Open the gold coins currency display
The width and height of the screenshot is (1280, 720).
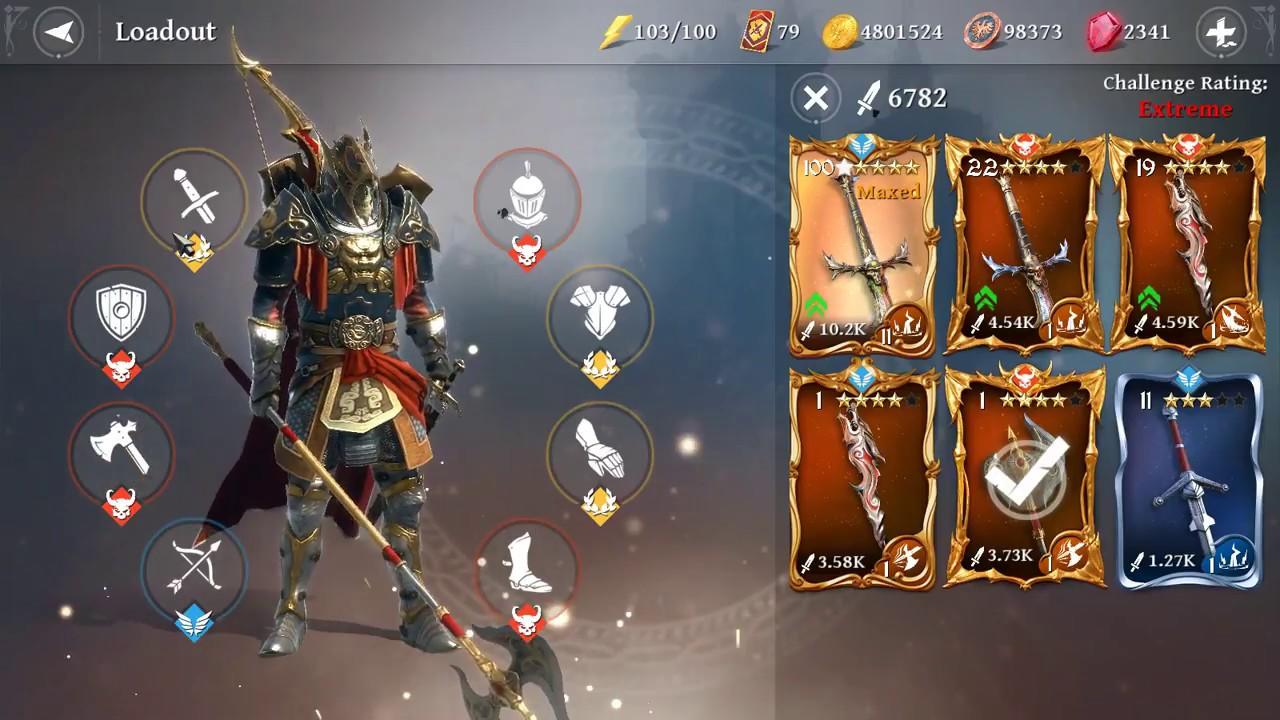point(880,31)
